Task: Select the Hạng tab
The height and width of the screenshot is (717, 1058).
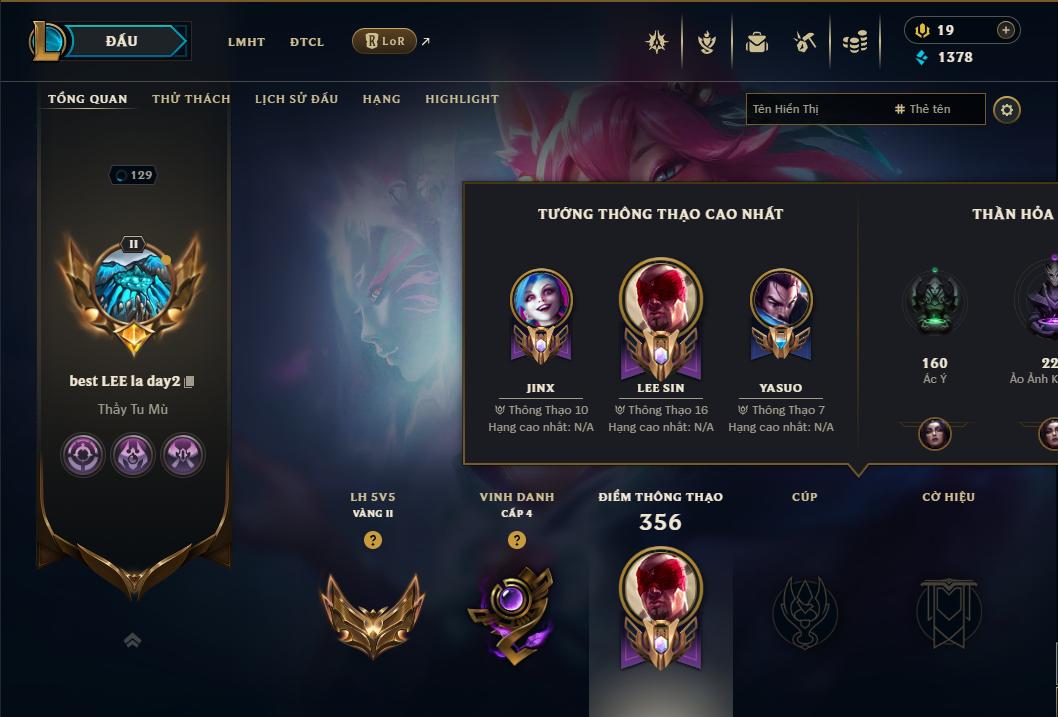Action: [381, 99]
